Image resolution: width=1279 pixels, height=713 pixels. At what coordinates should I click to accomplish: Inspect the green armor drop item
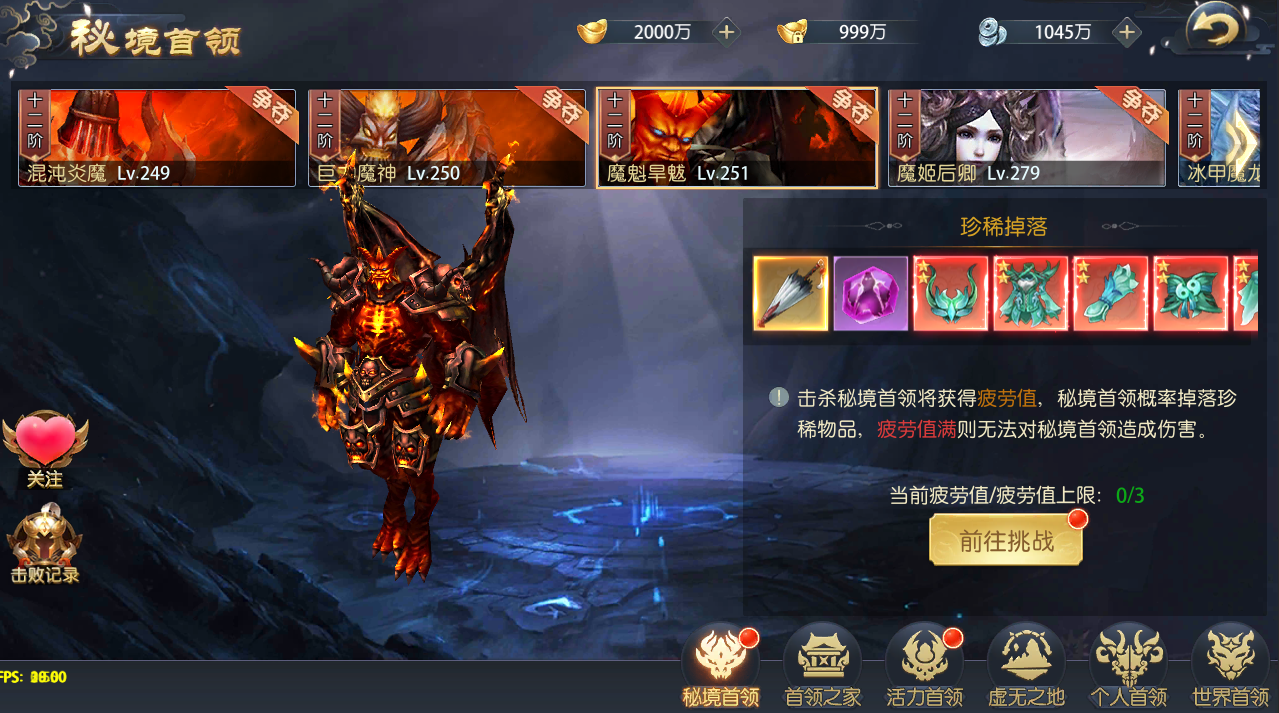coord(1031,293)
